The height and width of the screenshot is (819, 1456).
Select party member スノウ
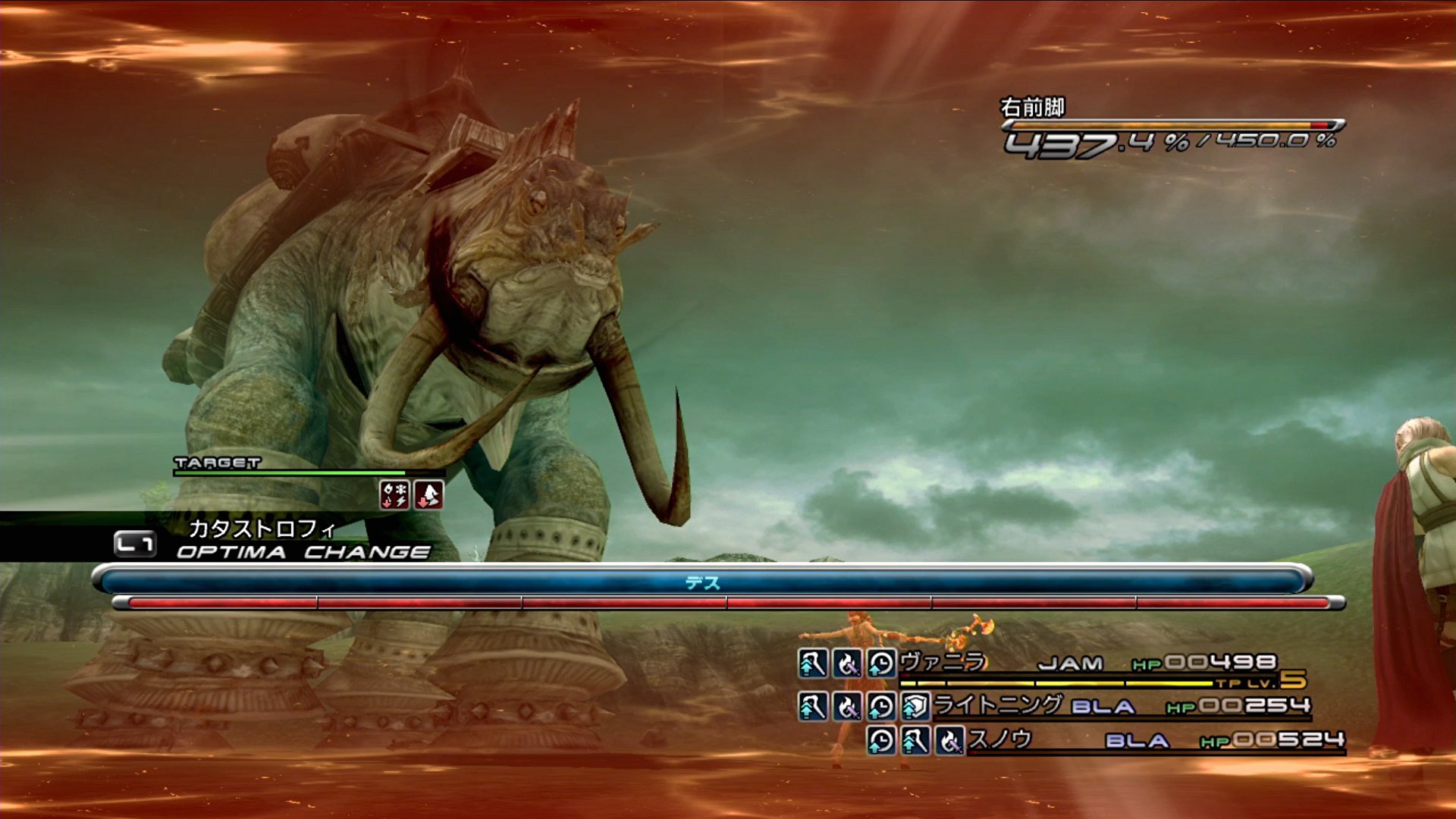(x=999, y=739)
